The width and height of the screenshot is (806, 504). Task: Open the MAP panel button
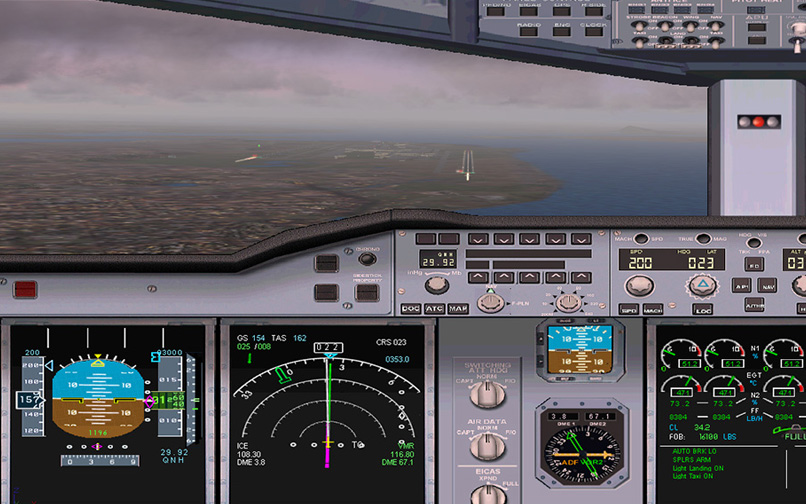[458, 309]
